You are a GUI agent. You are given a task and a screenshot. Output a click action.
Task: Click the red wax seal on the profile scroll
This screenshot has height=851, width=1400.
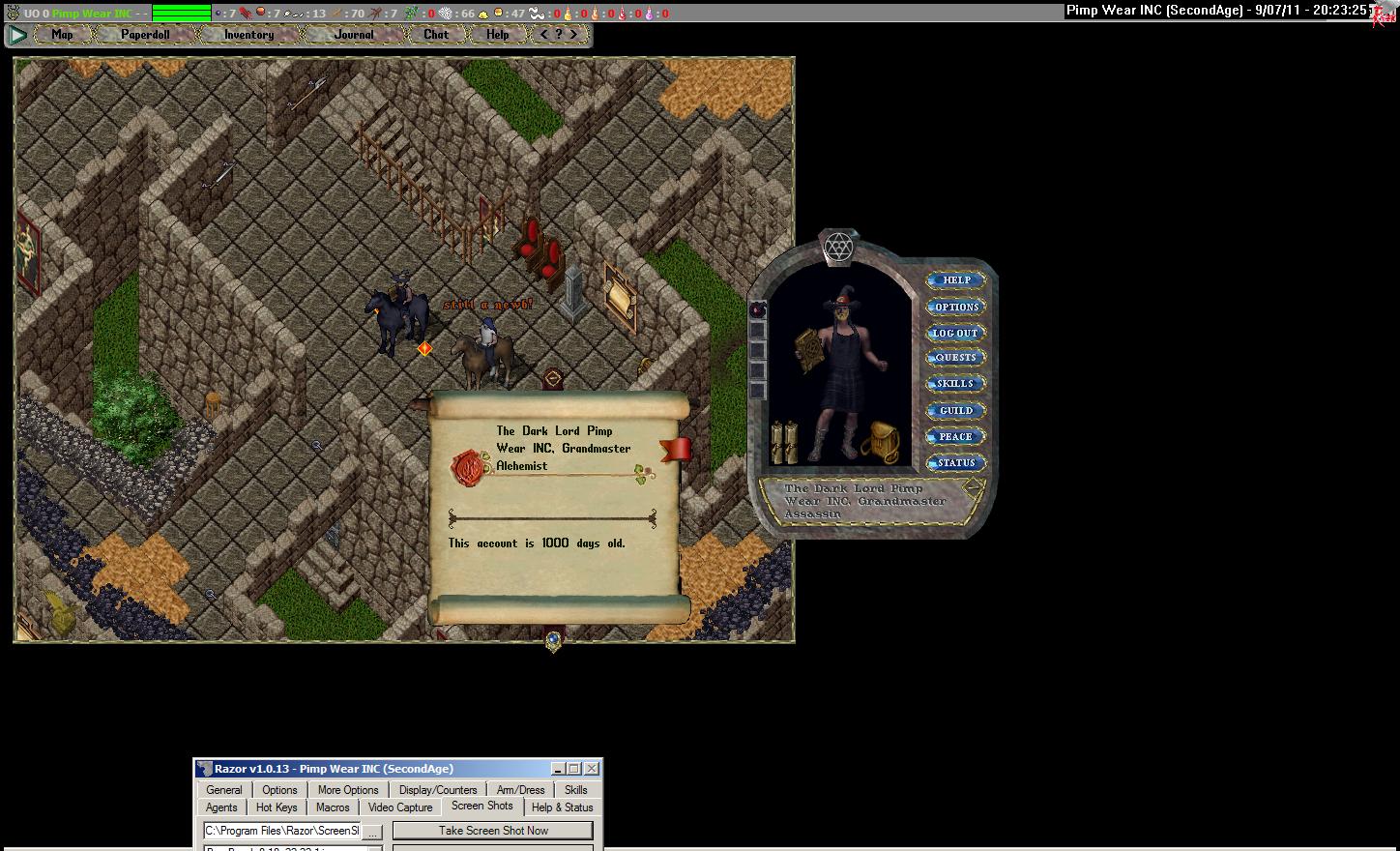(x=469, y=468)
